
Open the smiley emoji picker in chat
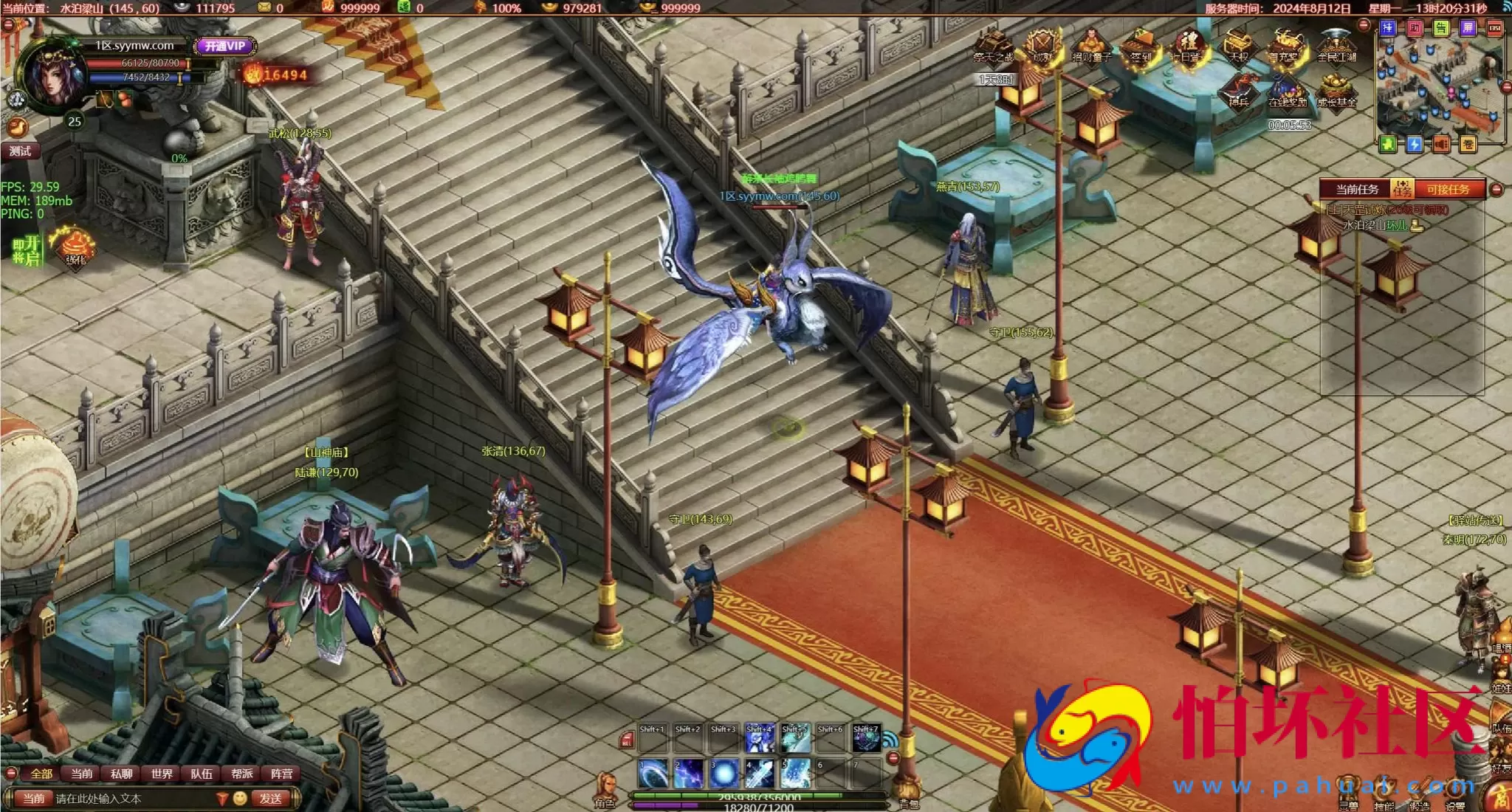click(x=240, y=799)
